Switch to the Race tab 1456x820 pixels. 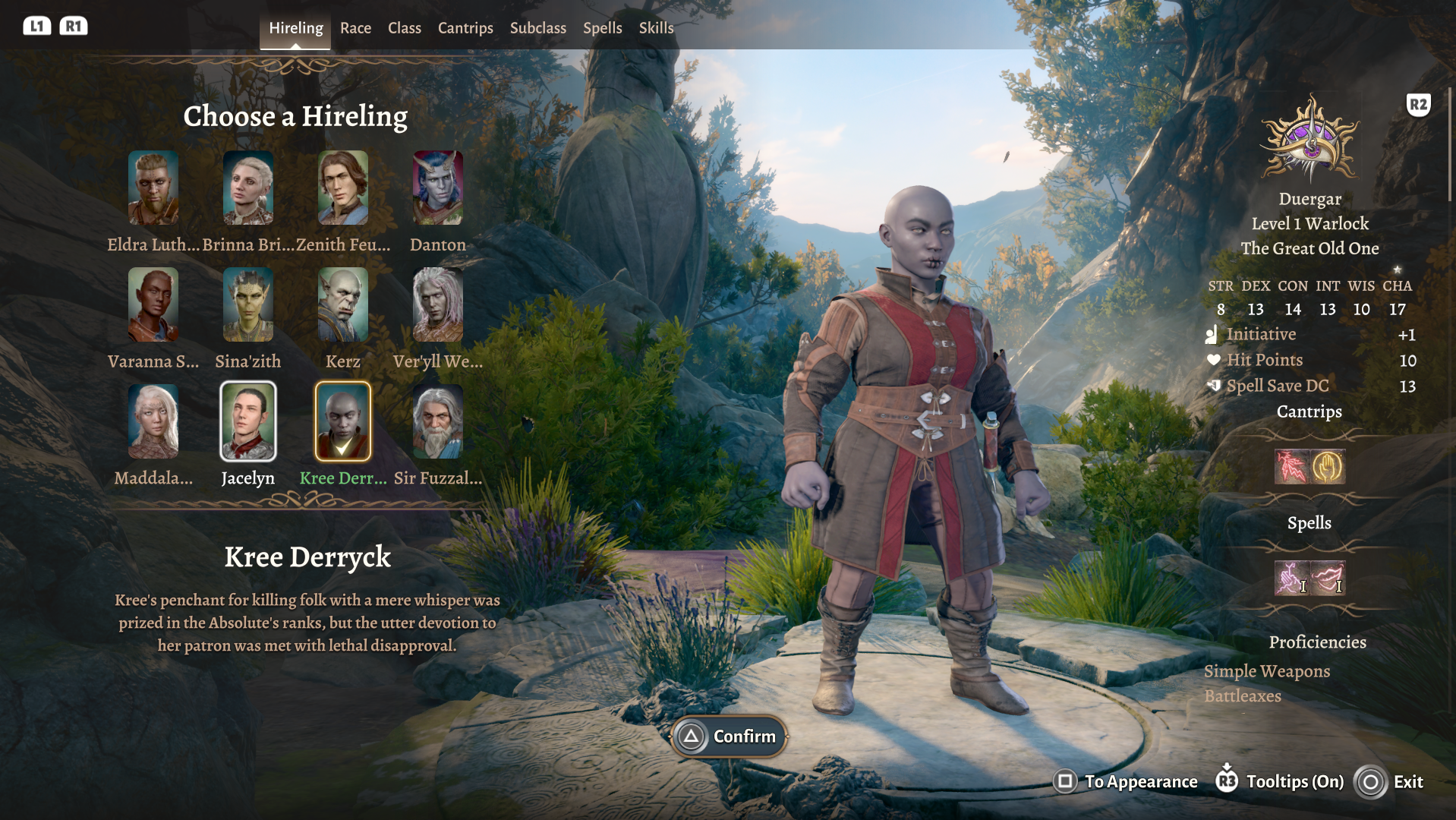355,28
